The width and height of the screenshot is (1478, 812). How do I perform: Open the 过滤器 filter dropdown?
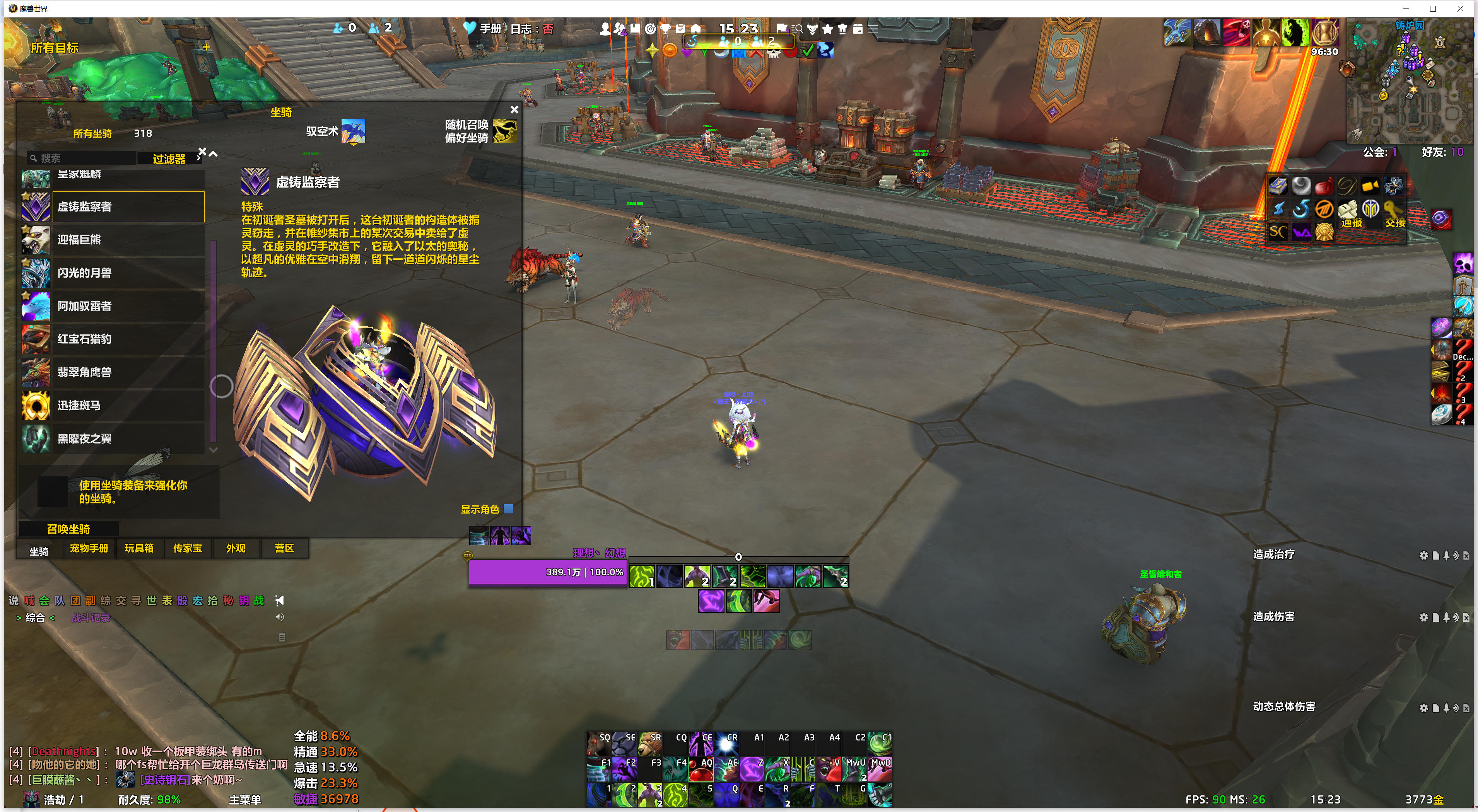click(x=169, y=159)
